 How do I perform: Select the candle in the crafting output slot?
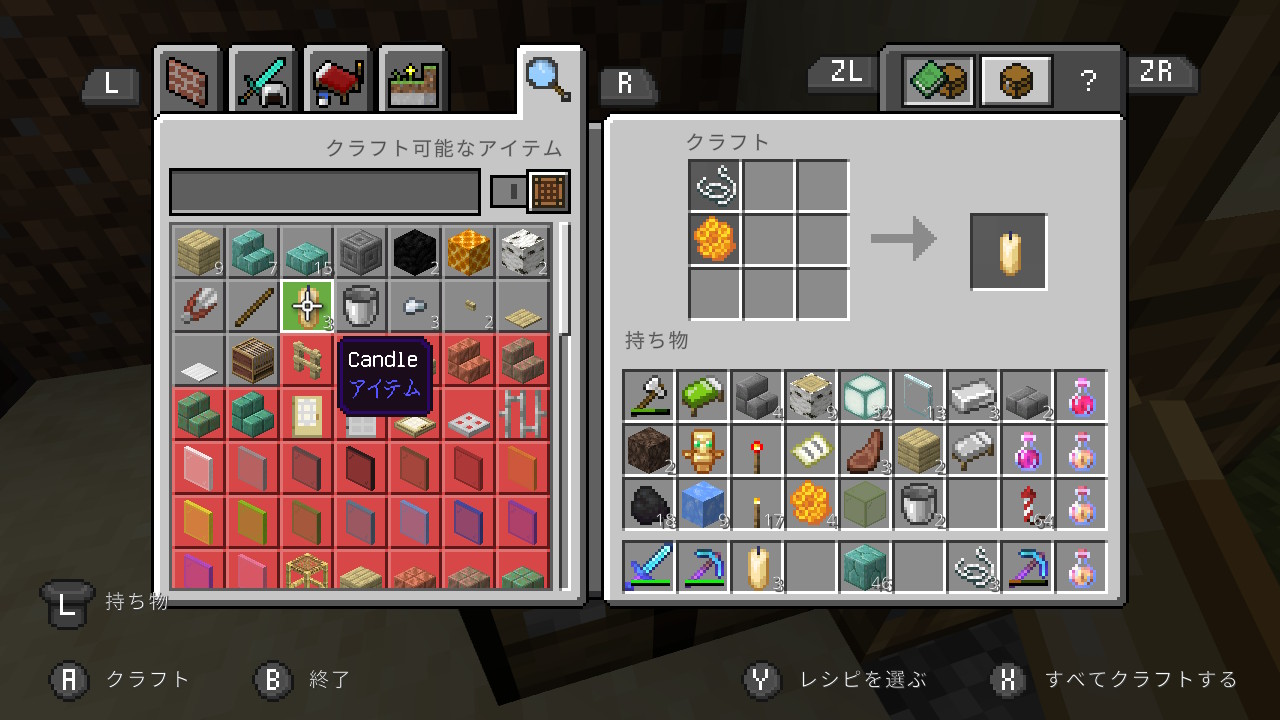click(1007, 250)
